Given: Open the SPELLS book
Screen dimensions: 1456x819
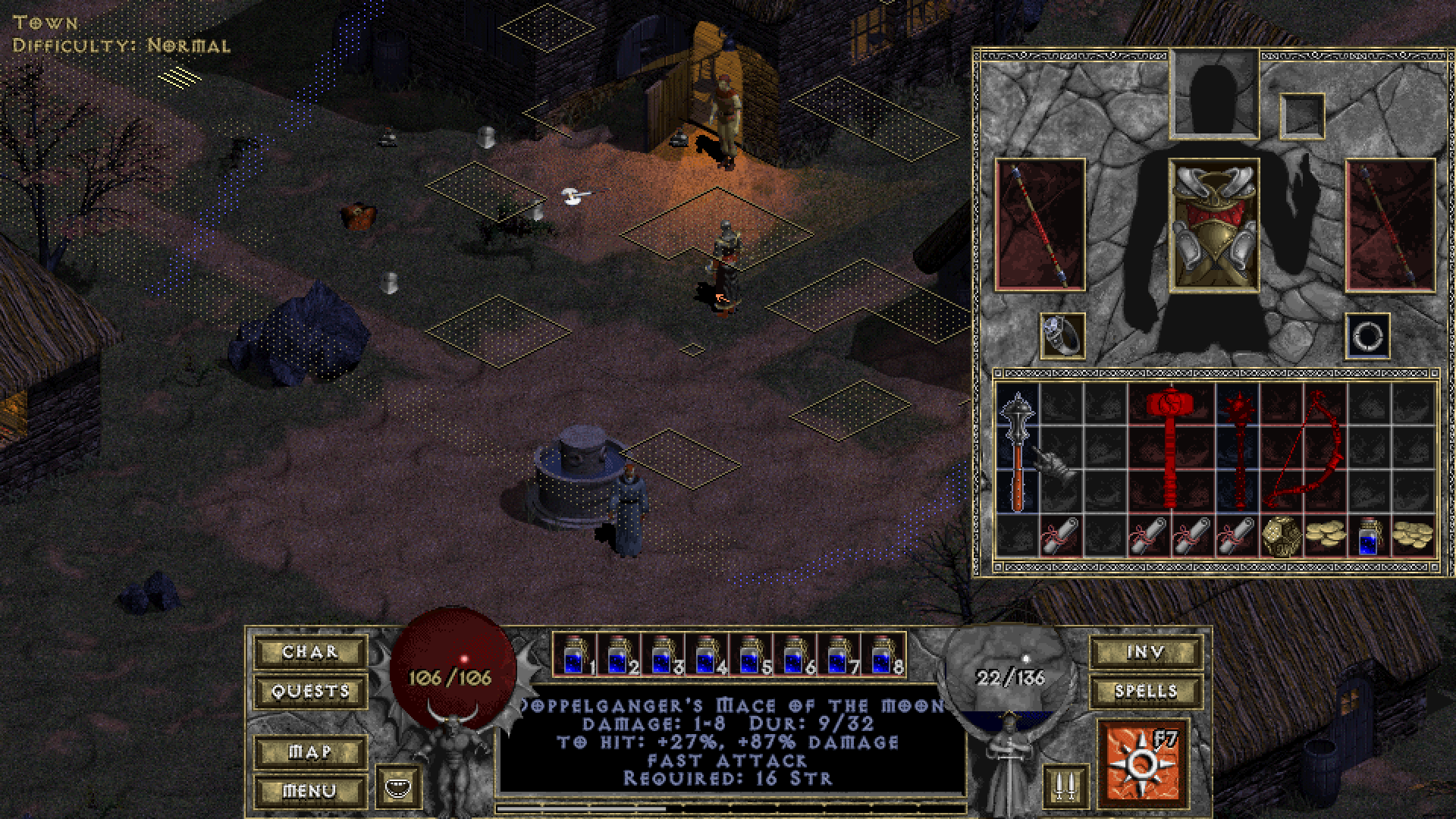Looking at the screenshot, I should point(1145,691).
